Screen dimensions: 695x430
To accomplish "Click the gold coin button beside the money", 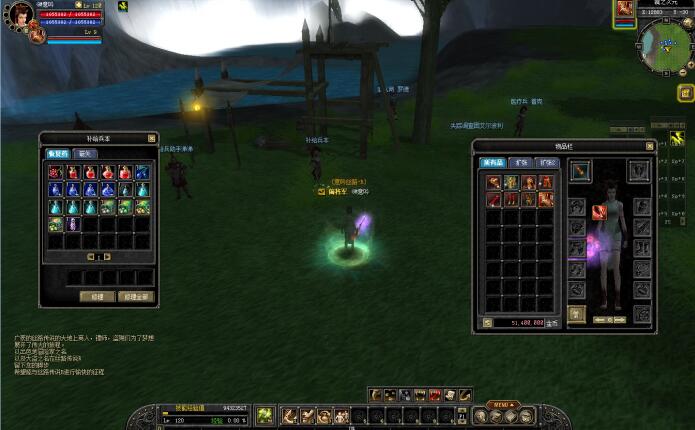I will [487, 323].
